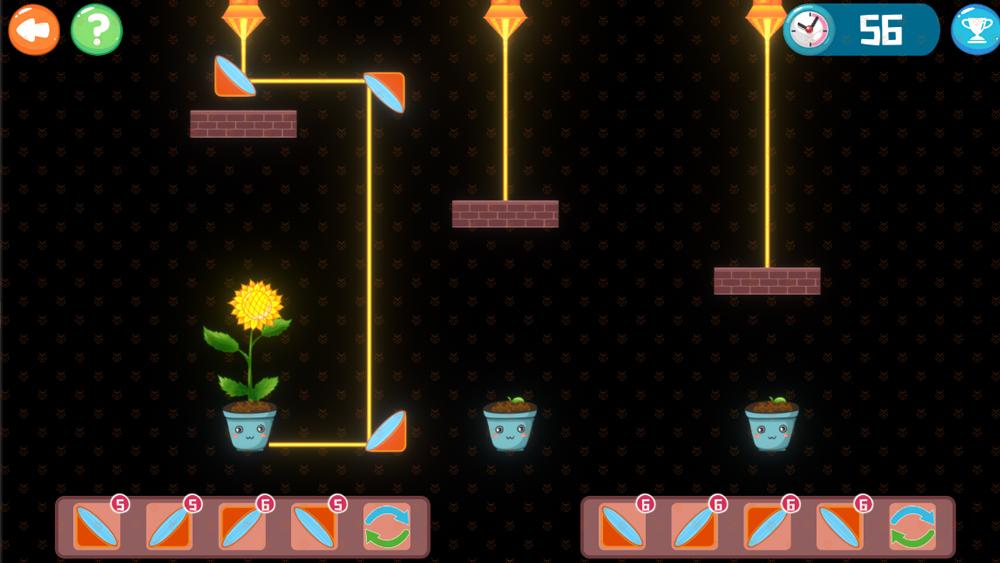Choose the 5-count mirror with orange upper-right corner
Screen dimensions: 1000x563
[x=314, y=526]
